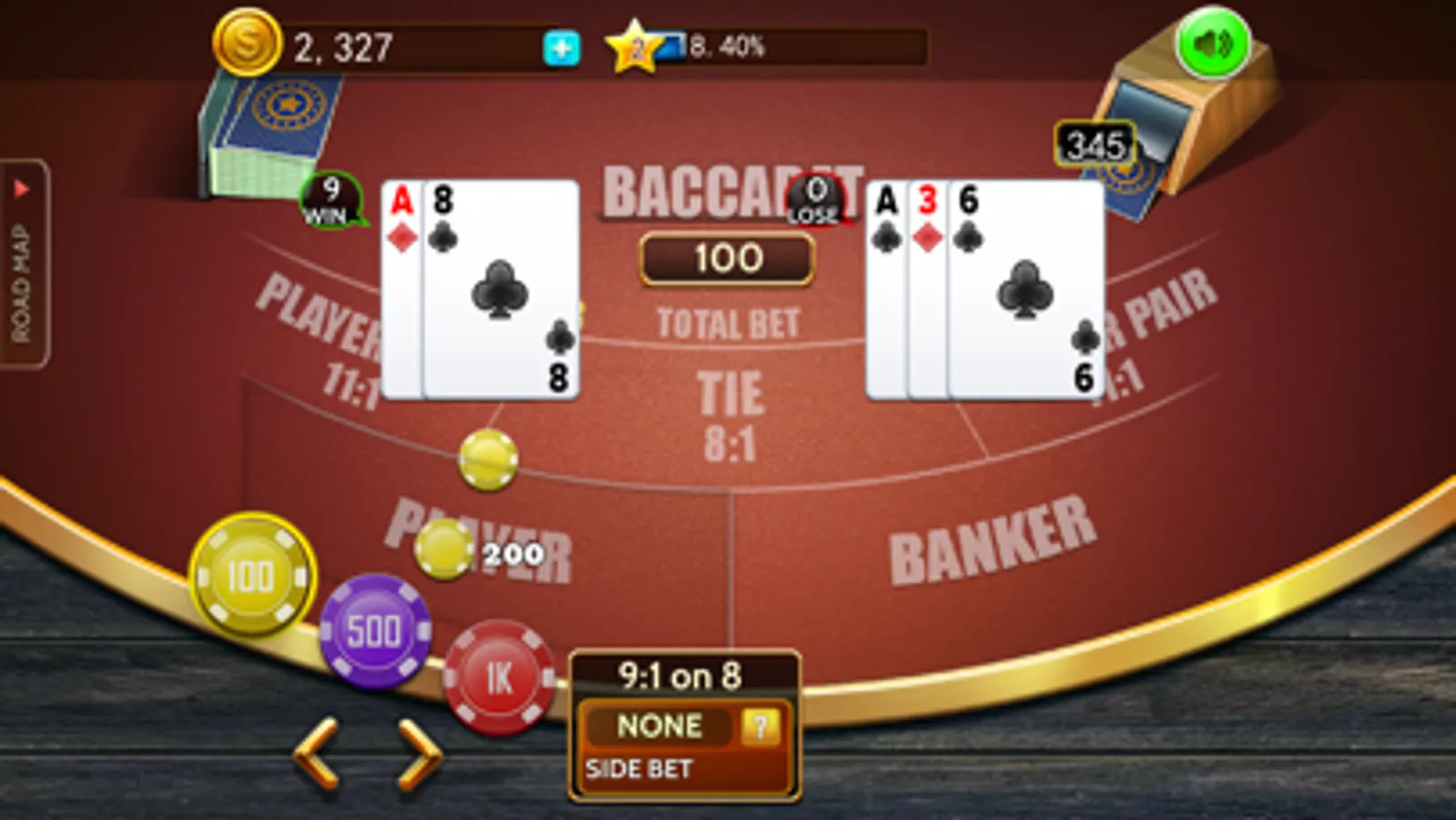Select the TIE 8:1 betting area
The height and width of the screenshot is (820, 1456).
click(x=728, y=410)
